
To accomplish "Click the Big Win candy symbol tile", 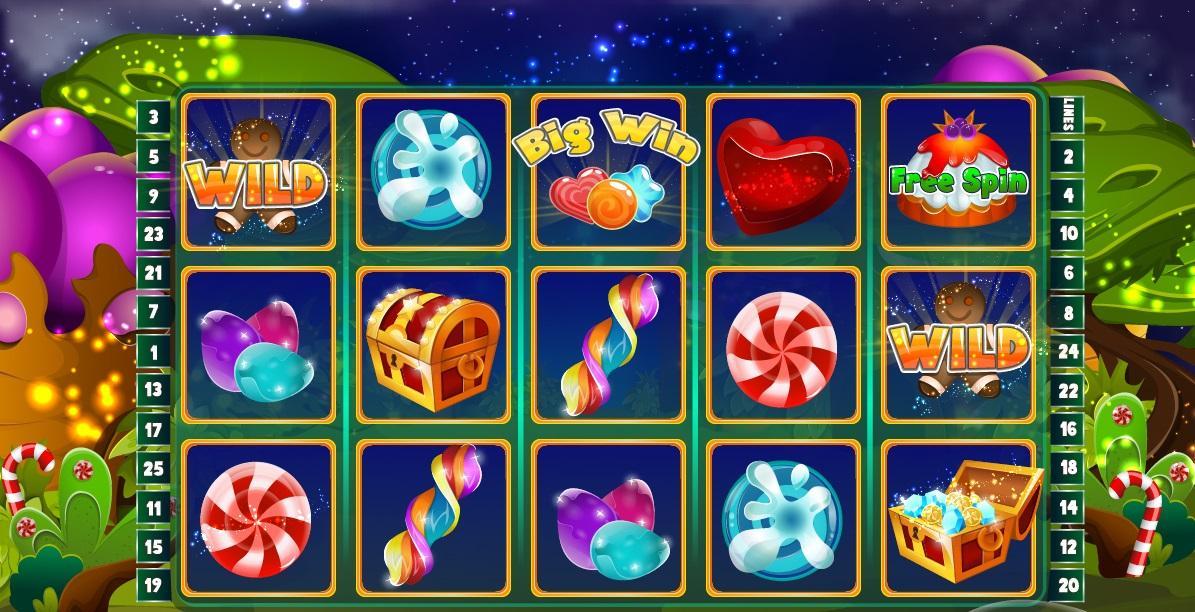I will 608,171.
